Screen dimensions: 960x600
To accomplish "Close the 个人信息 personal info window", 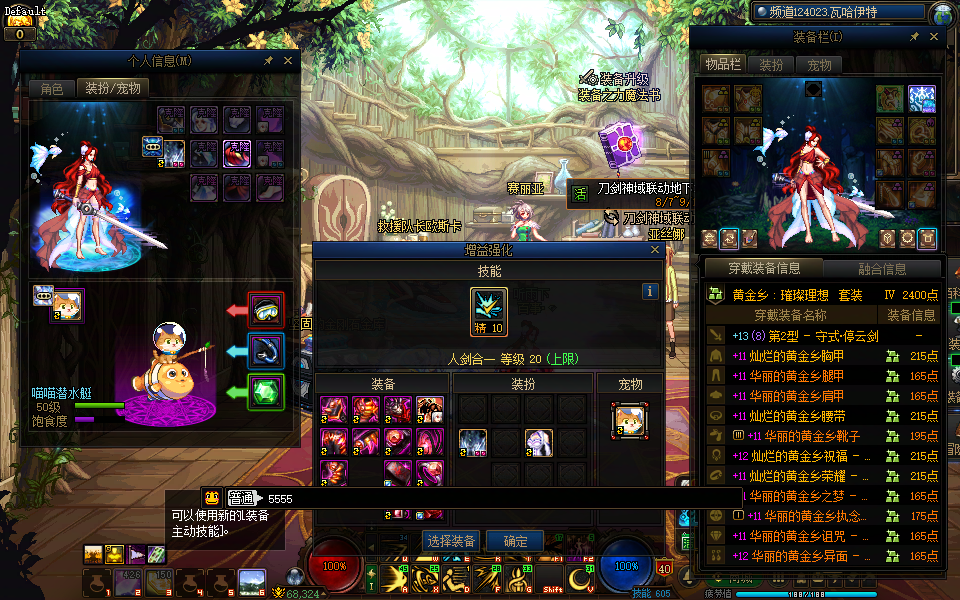I will pyautogui.click(x=288, y=61).
